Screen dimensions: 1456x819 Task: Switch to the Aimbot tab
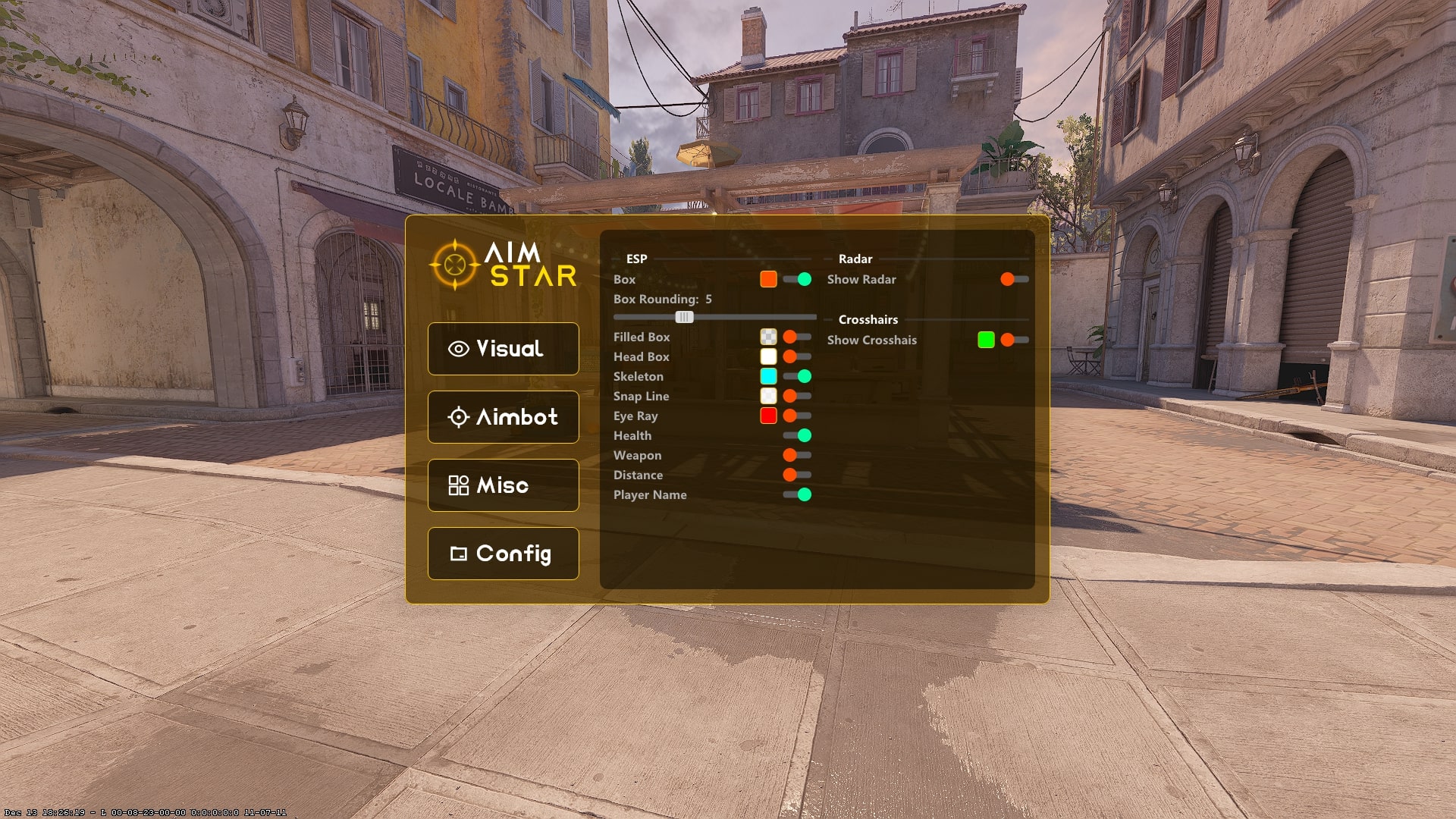pyautogui.click(x=503, y=417)
